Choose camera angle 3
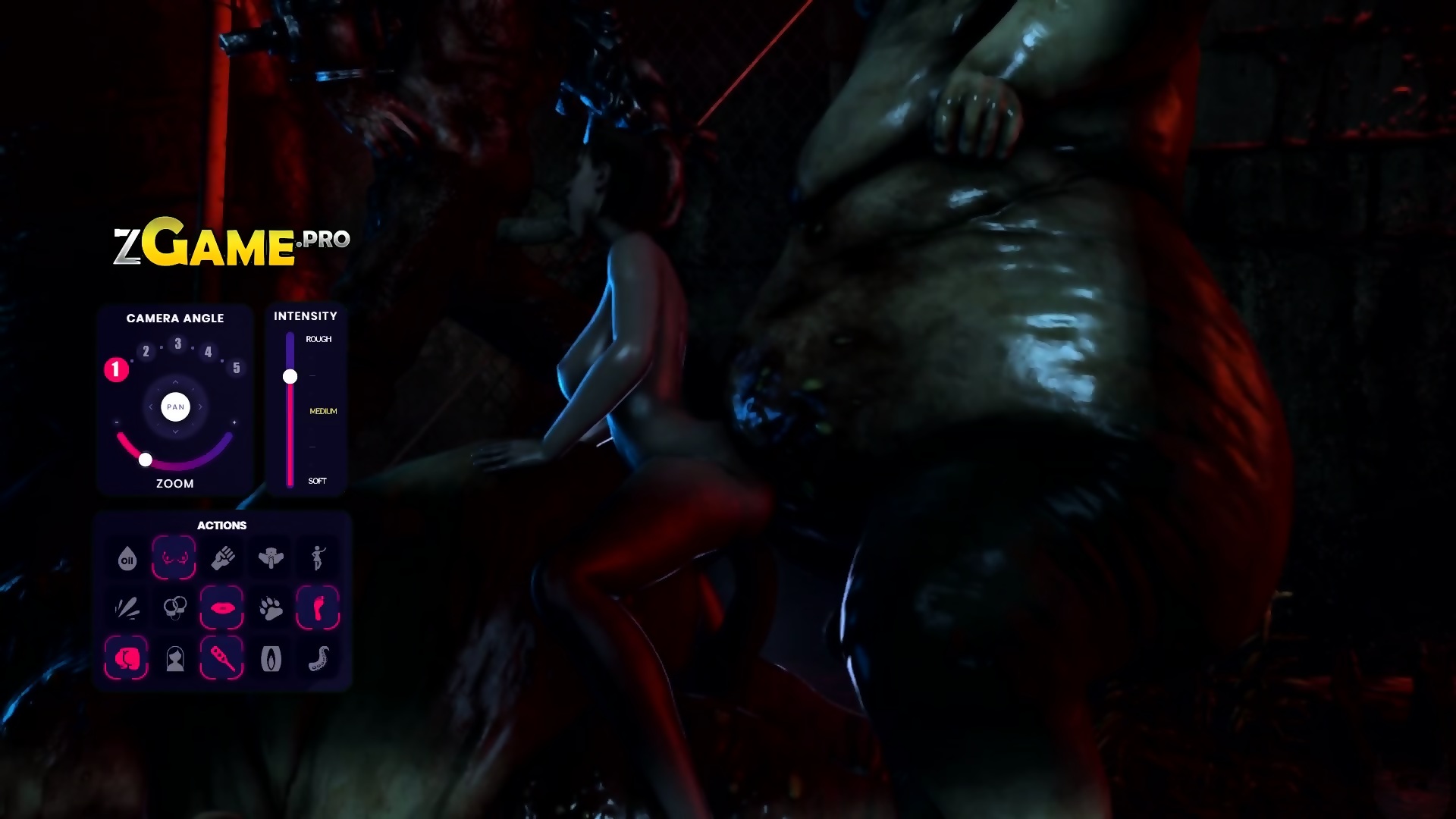Screen dimensions: 1456x819 click(x=177, y=344)
